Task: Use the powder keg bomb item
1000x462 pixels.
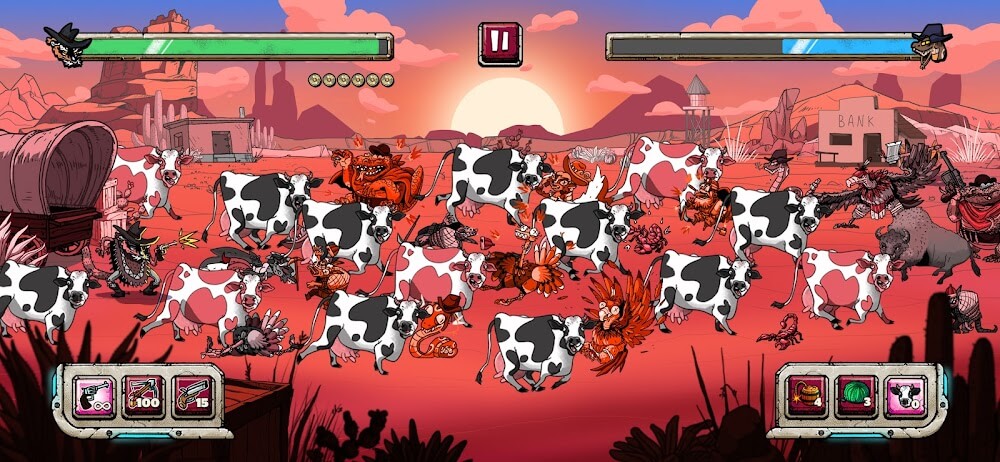Action: pyautogui.click(x=806, y=396)
